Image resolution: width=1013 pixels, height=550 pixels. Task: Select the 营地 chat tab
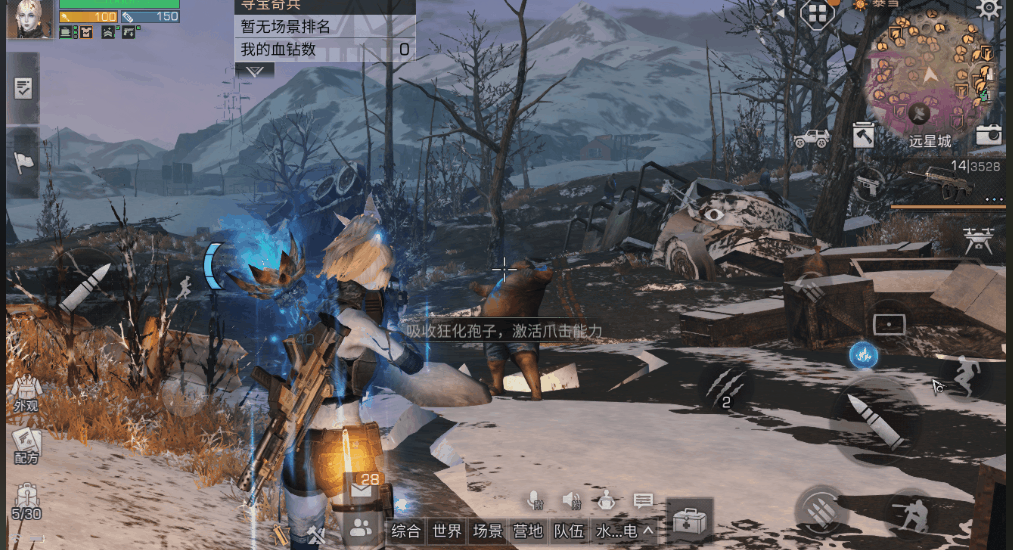(x=528, y=531)
